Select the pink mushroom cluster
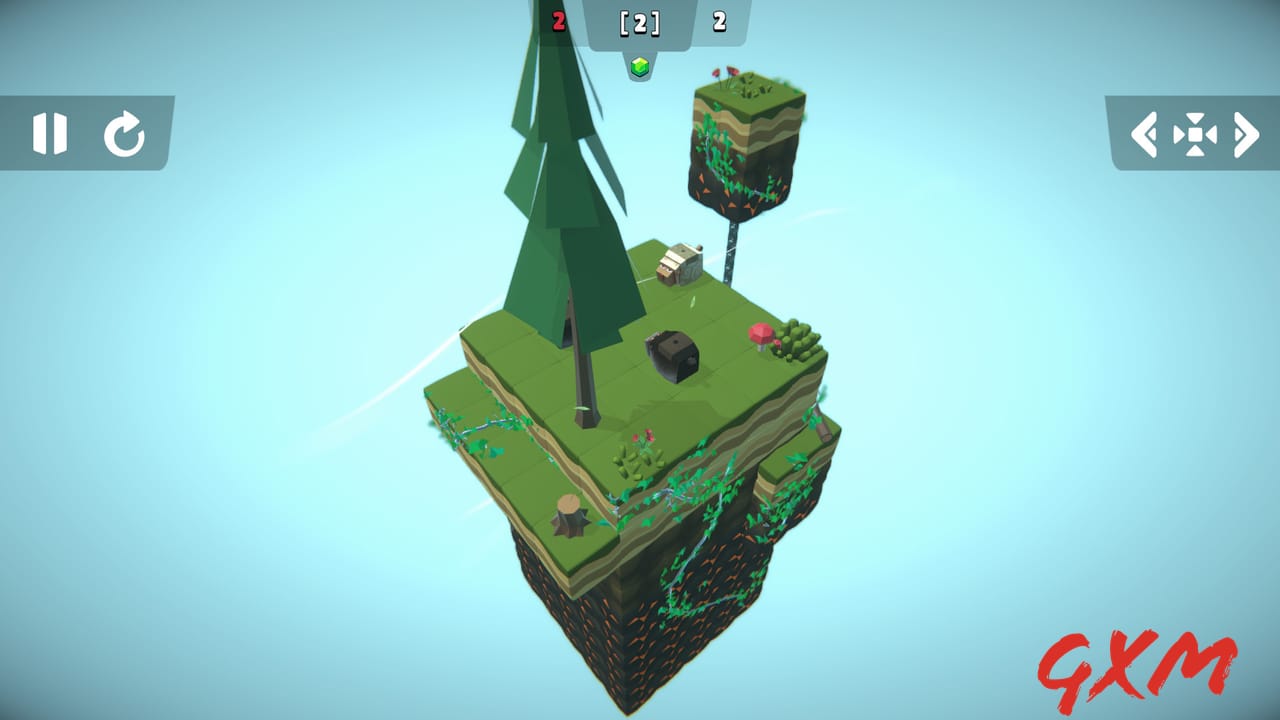Image resolution: width=1280 pixels, height=720 pixels. click(760, 334)
